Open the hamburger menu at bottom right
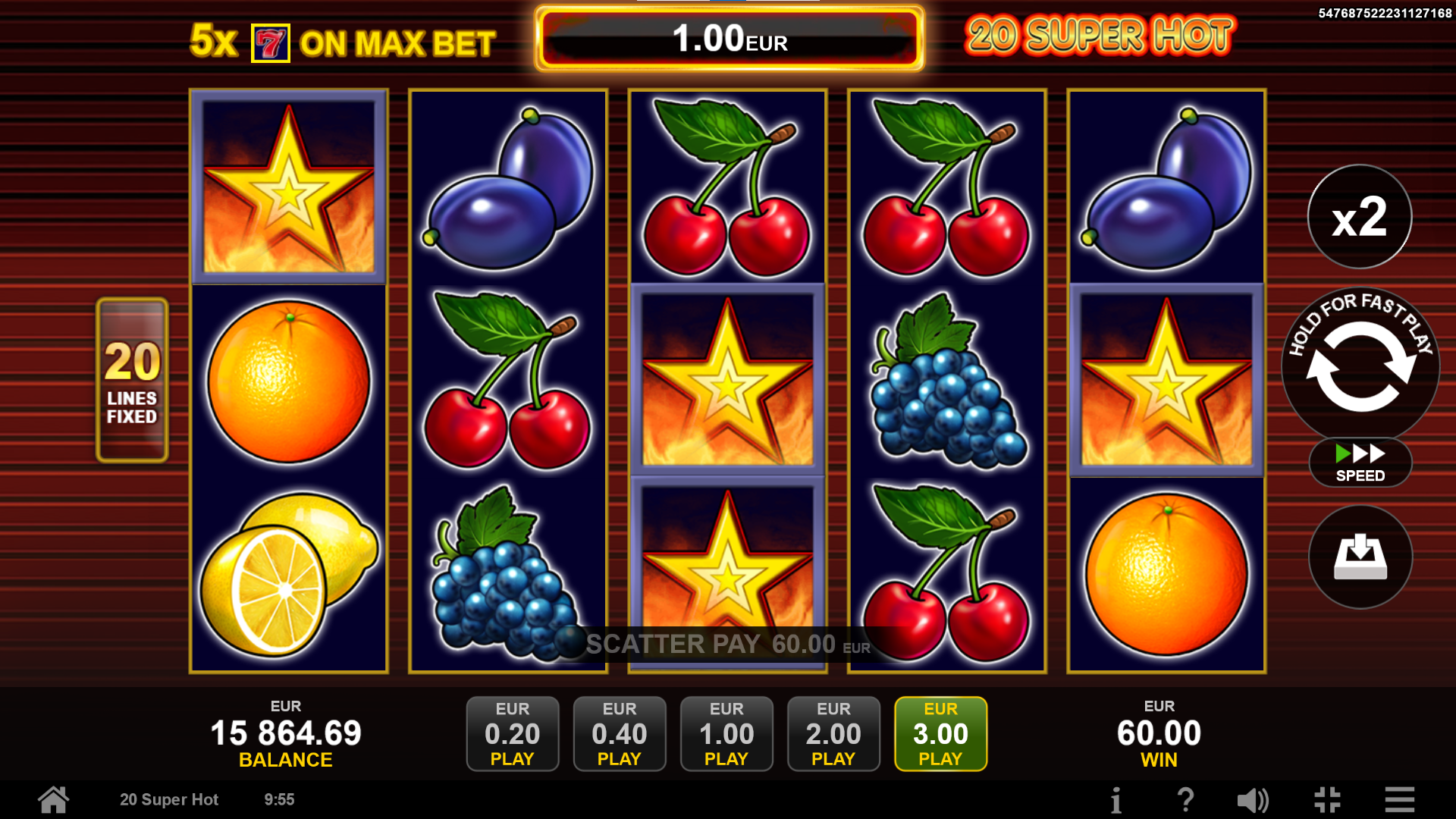 tap(1398, 799)
